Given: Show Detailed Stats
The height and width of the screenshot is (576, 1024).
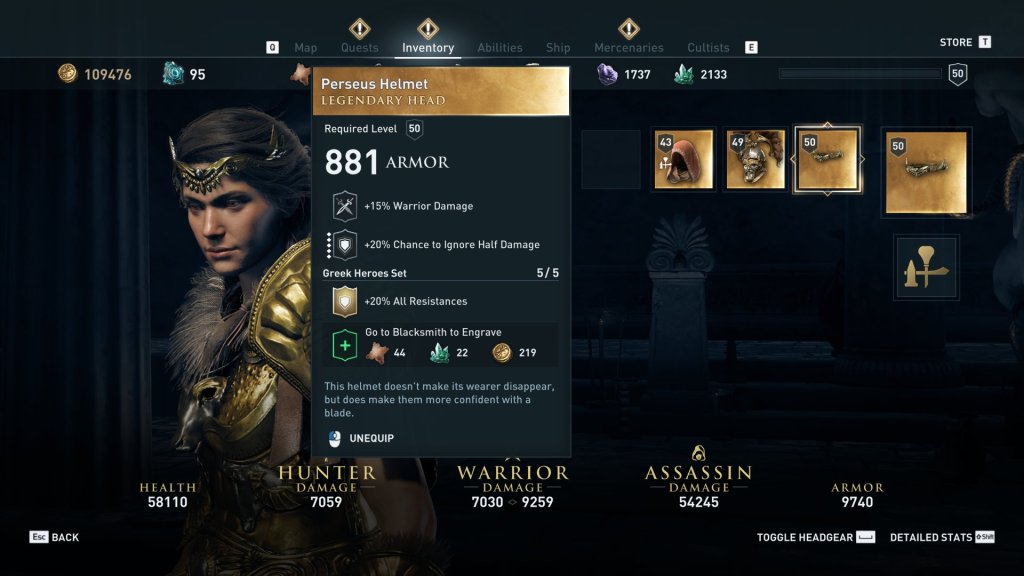Looking at the screenshot, I should click(931, 538).
